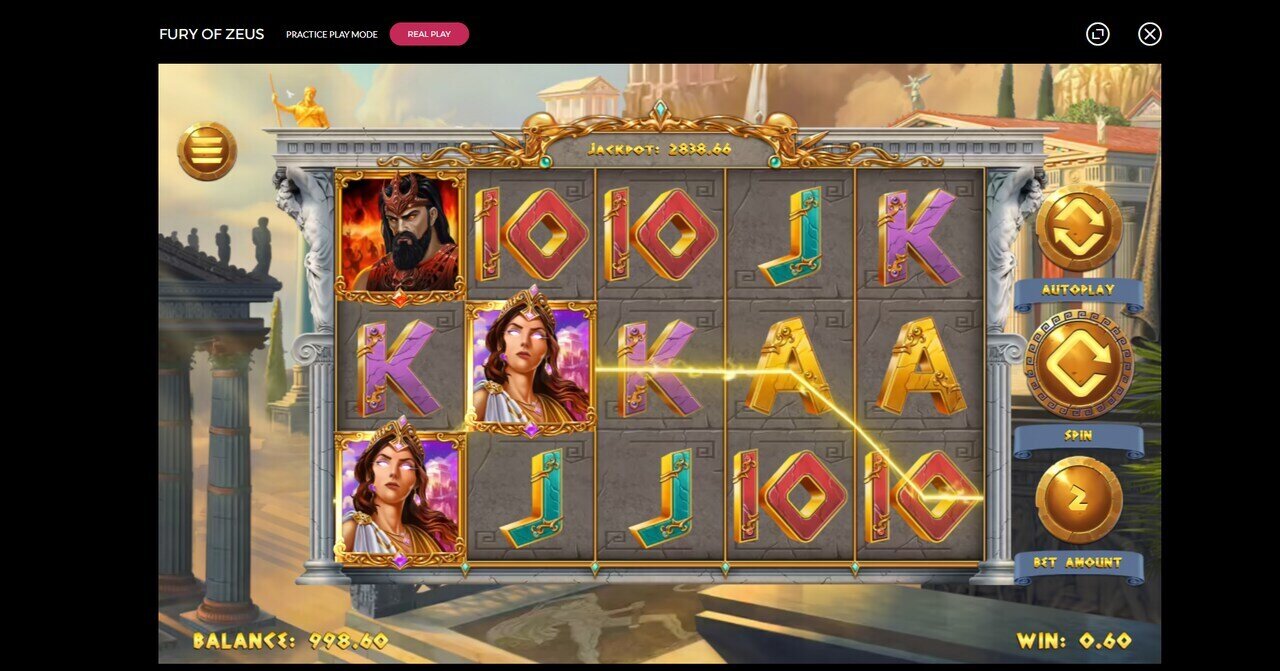Spin the reels with the gold Spin button

pos(1078,365)
